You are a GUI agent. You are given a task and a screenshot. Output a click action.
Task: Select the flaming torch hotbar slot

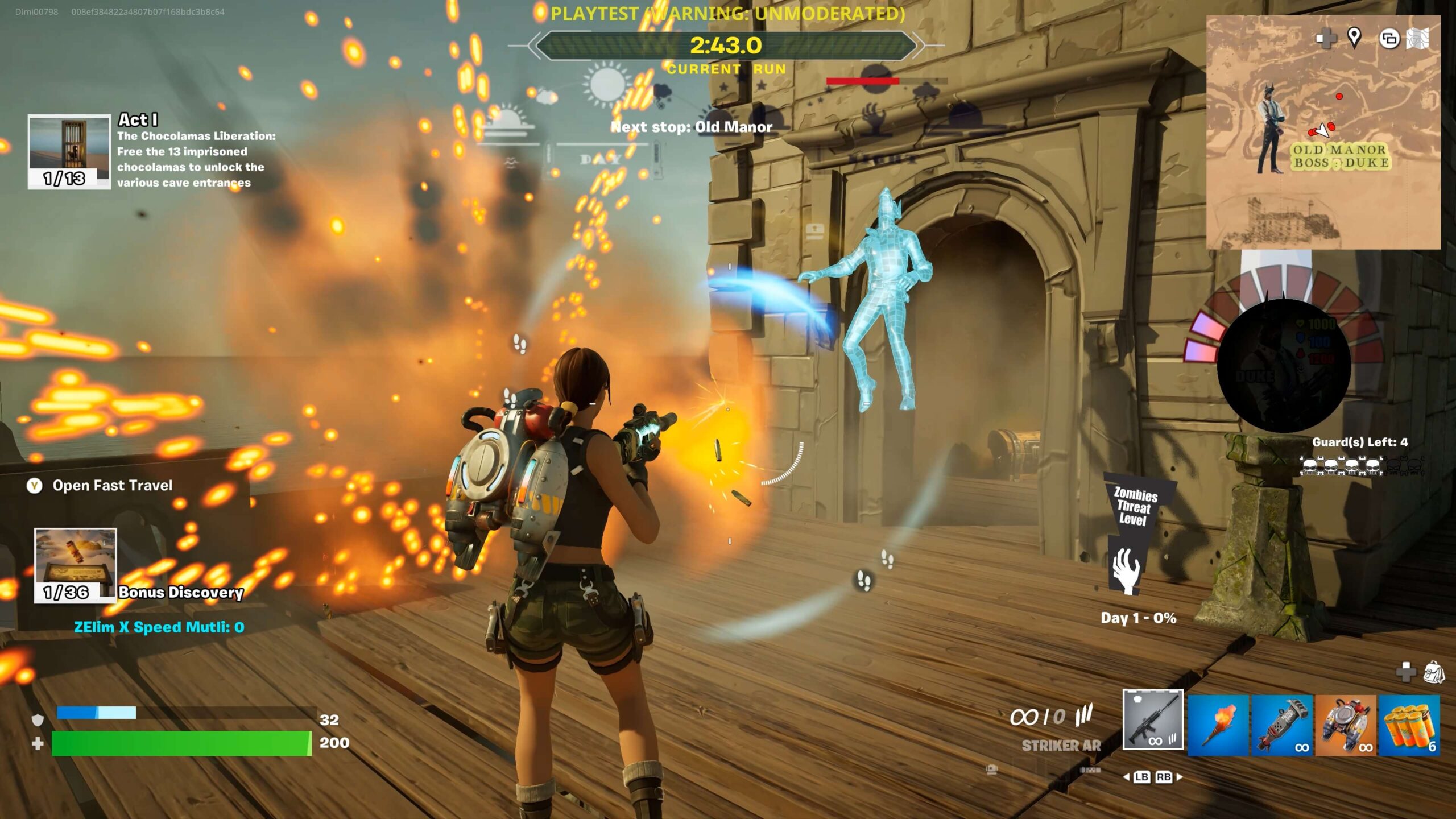click(x=1218, y=725)
